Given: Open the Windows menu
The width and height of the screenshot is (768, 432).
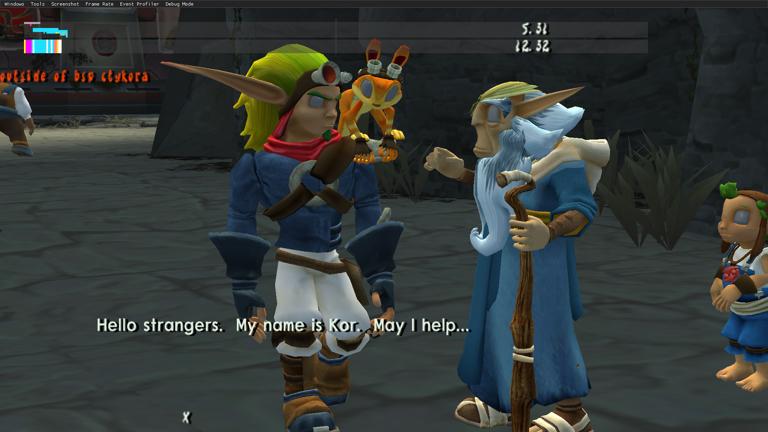Looking at the screenshot, I should [14, 4].
